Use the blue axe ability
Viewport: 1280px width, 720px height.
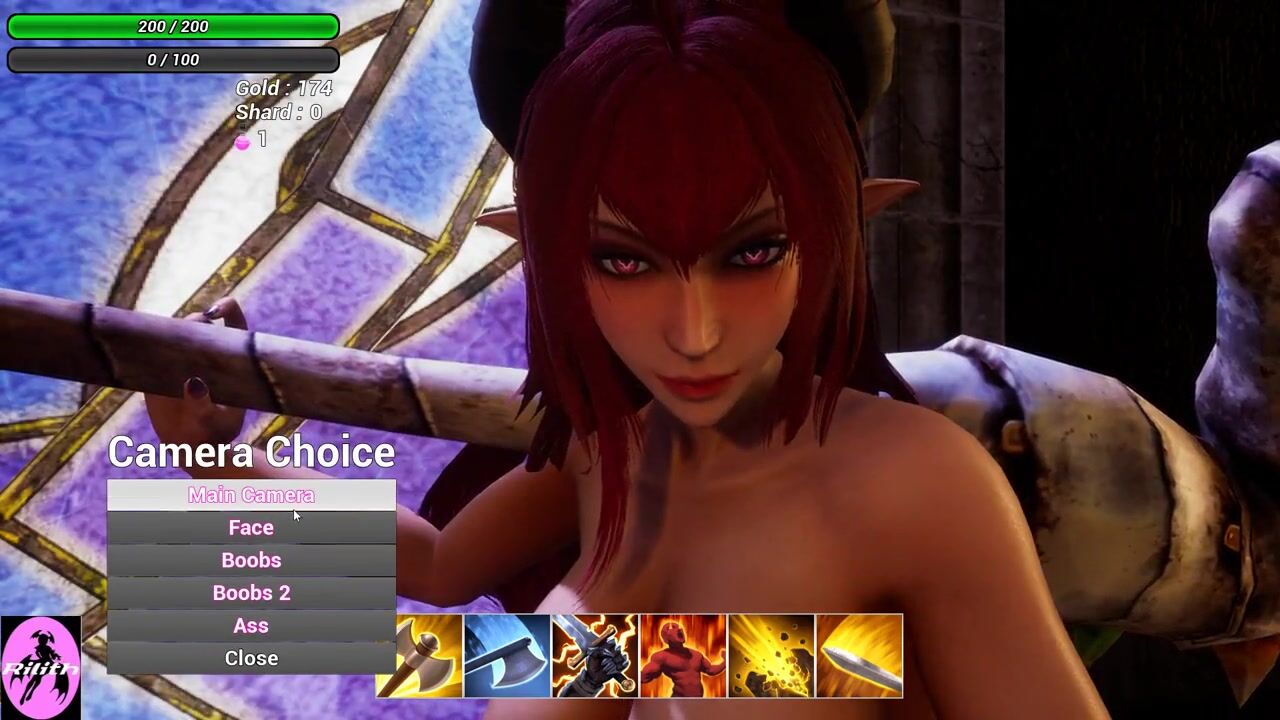tap(507, 656)
